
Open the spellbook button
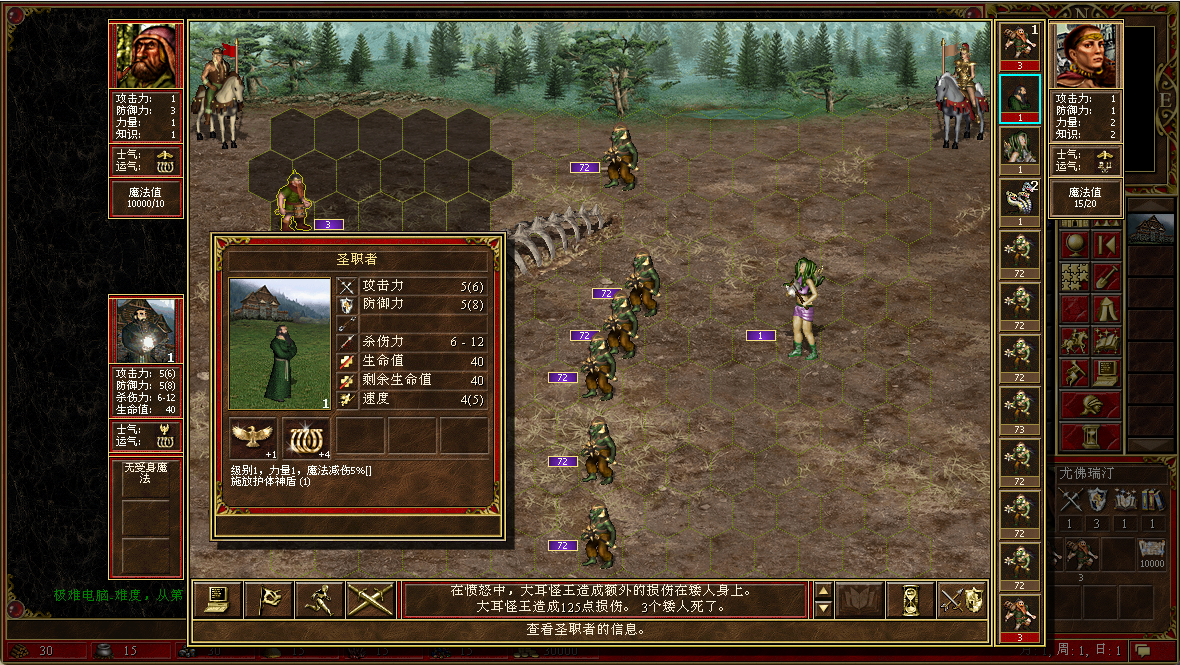[x=859, y=599]
